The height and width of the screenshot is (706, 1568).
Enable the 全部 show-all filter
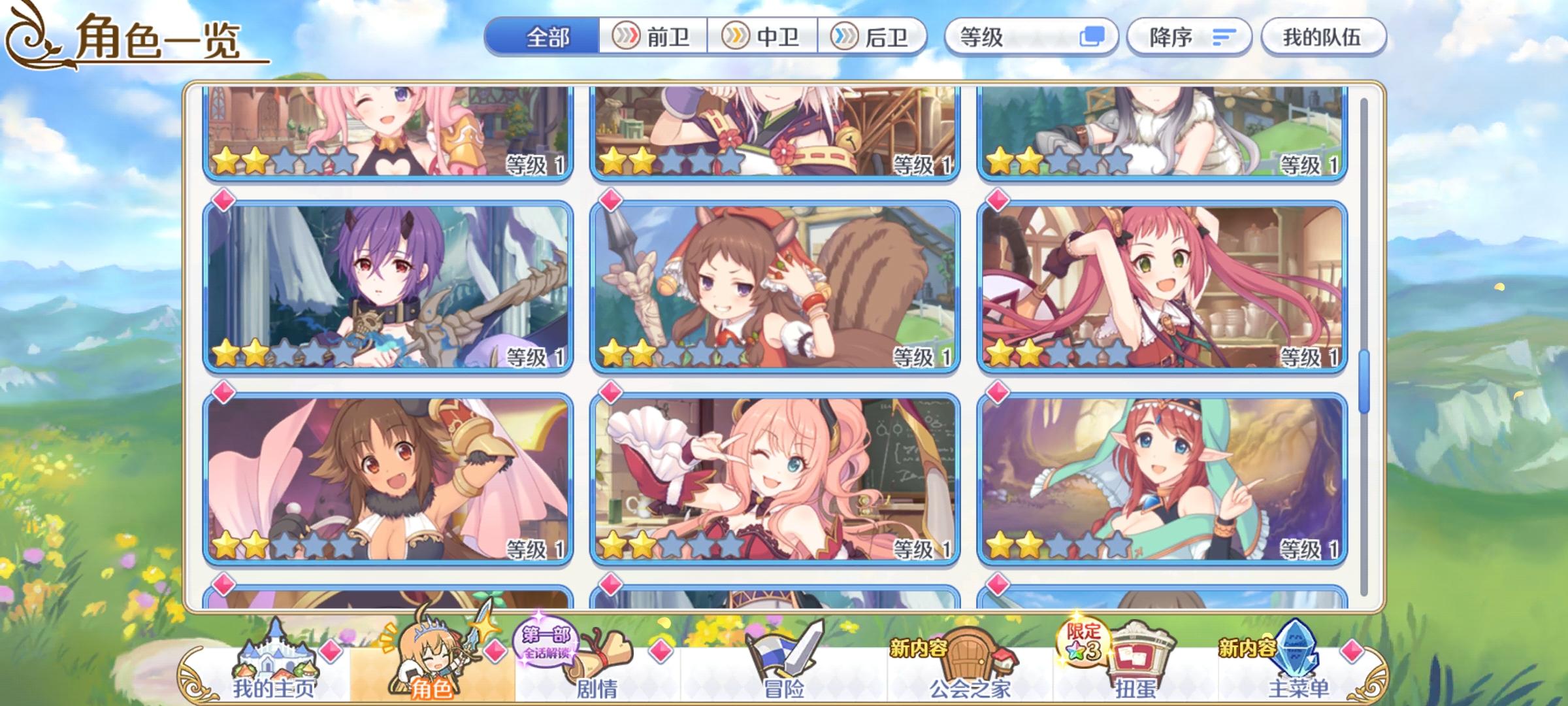546,37
